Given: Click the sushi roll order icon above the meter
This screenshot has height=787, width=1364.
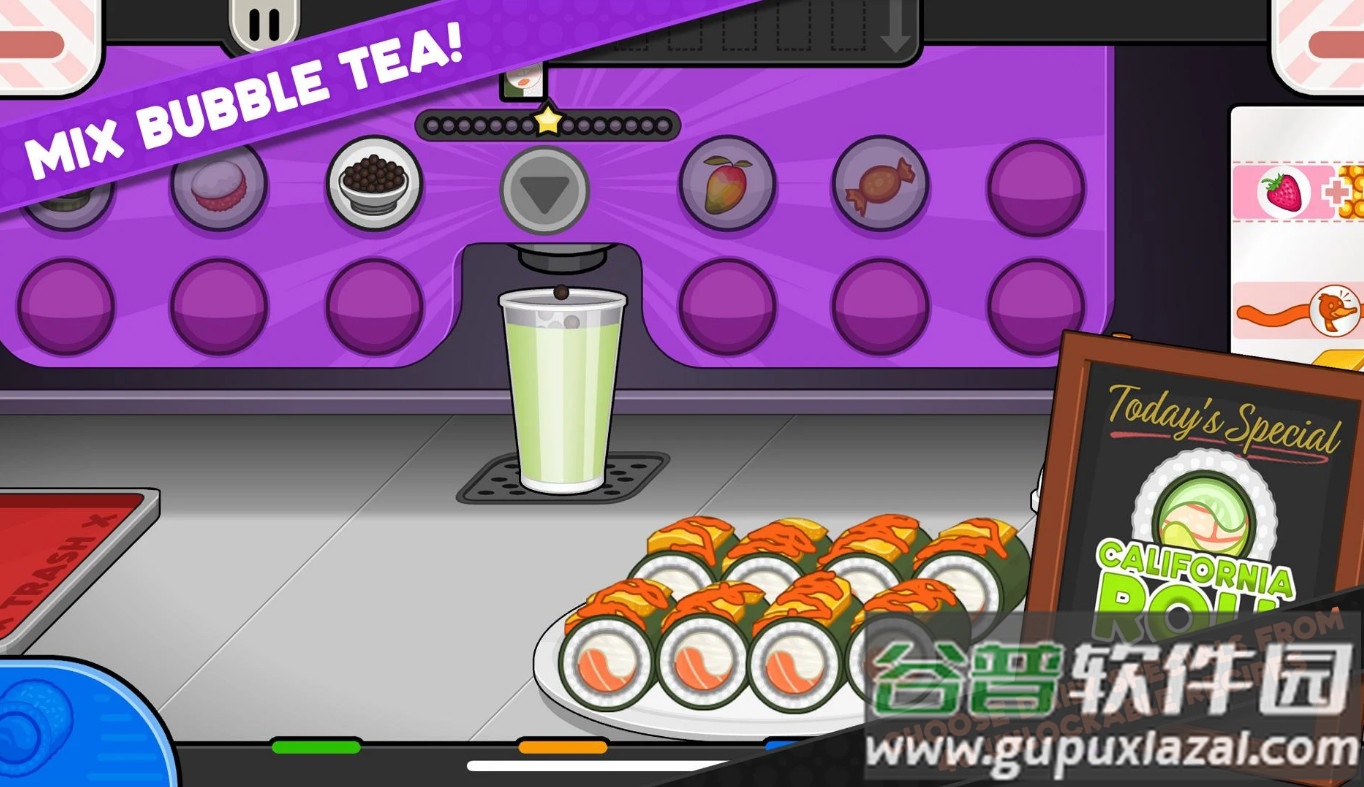Looking at the screenshot, I should (524, 80).
